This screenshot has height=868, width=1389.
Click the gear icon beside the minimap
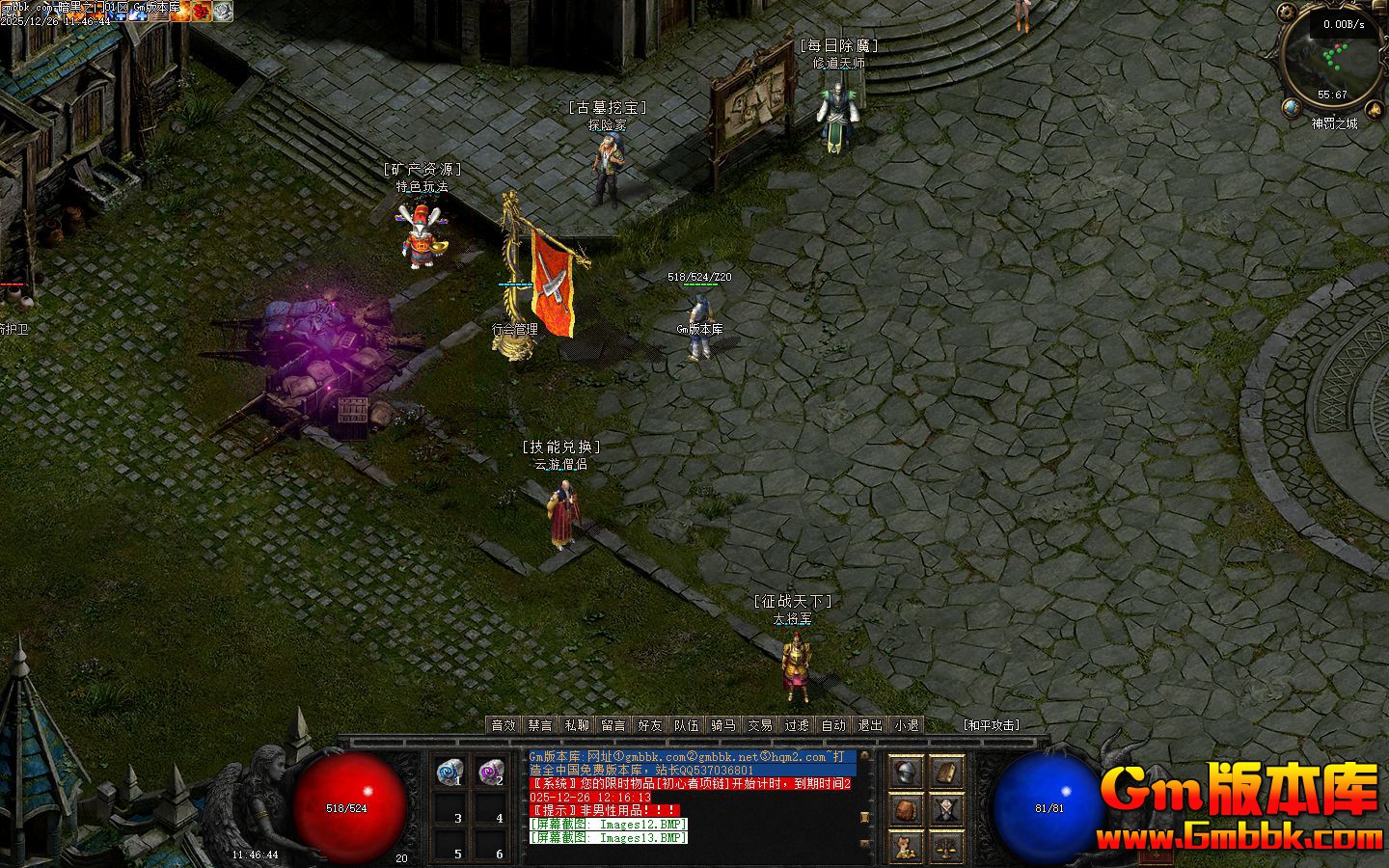pyautogui.click(x=1286, y=14)
